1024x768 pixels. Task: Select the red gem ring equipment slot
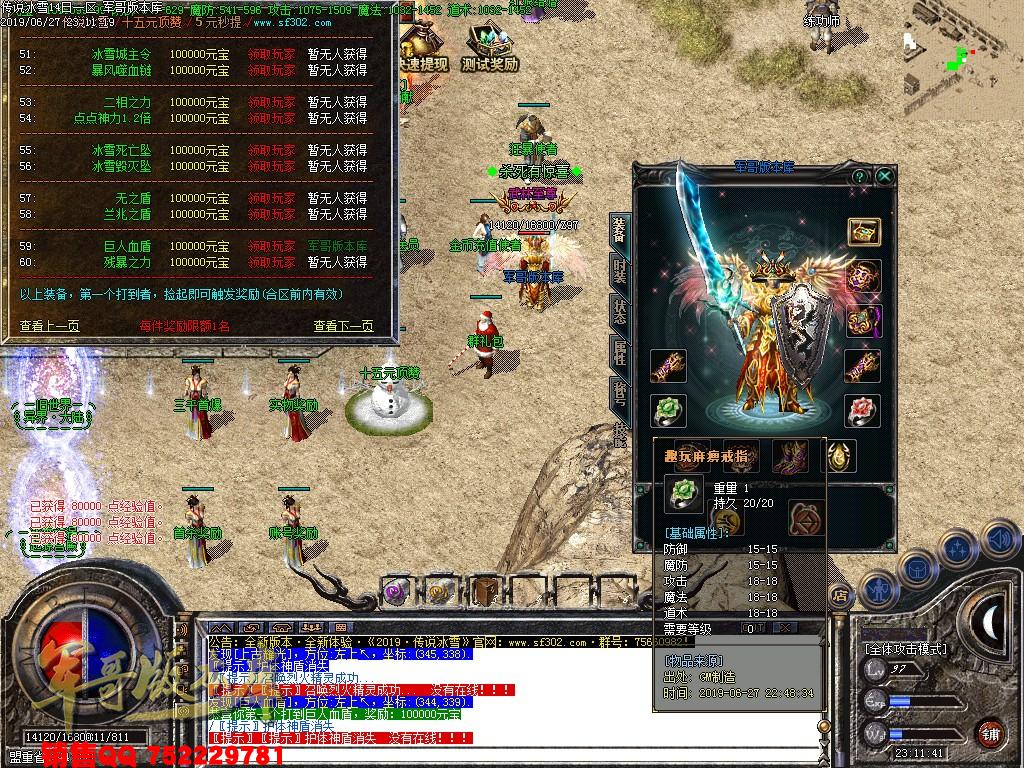[862, 411]
